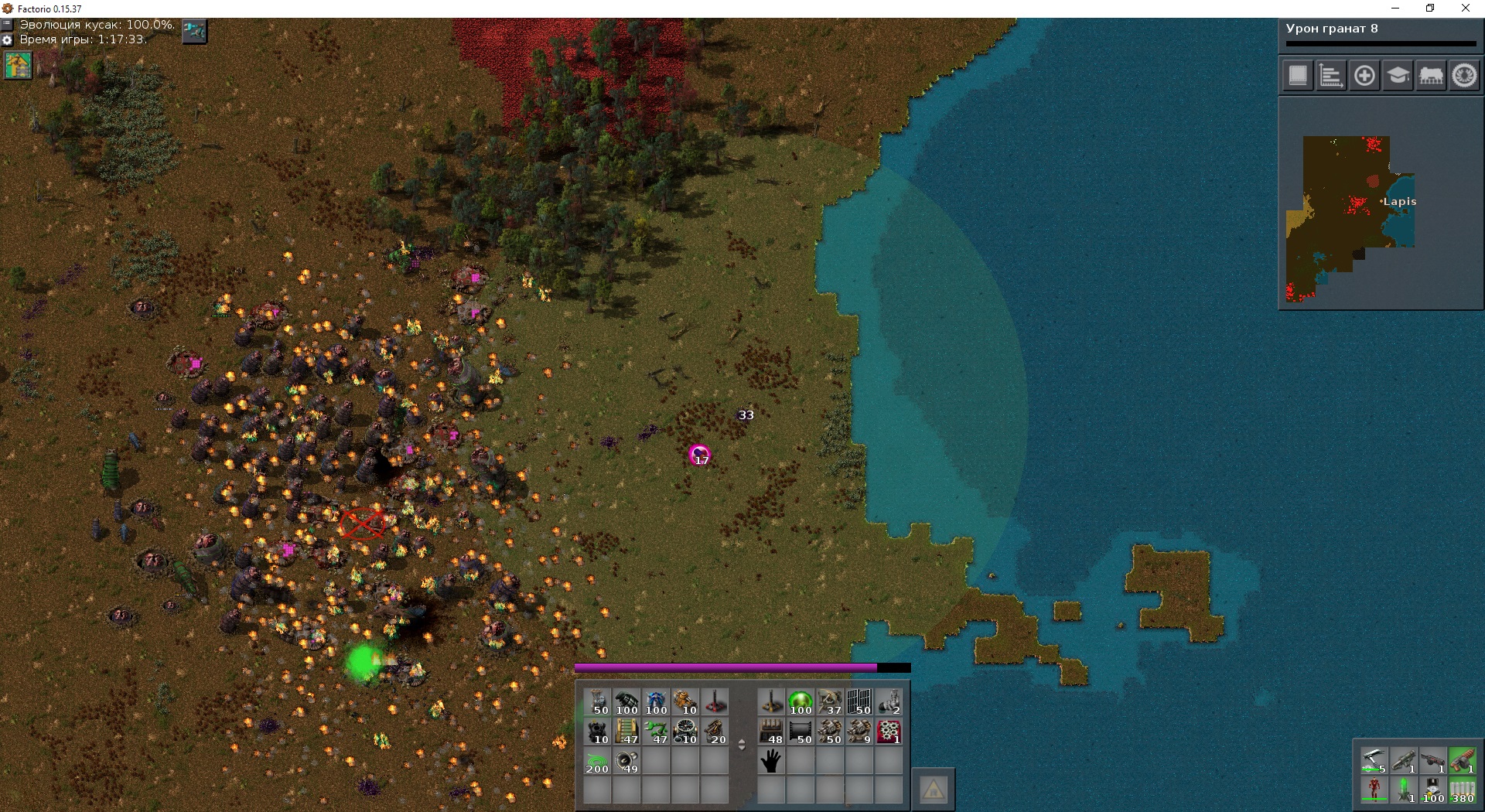Click the alert warning triangle button
1485x812 pixels.
pyautogui.click(x=934, y=790)
